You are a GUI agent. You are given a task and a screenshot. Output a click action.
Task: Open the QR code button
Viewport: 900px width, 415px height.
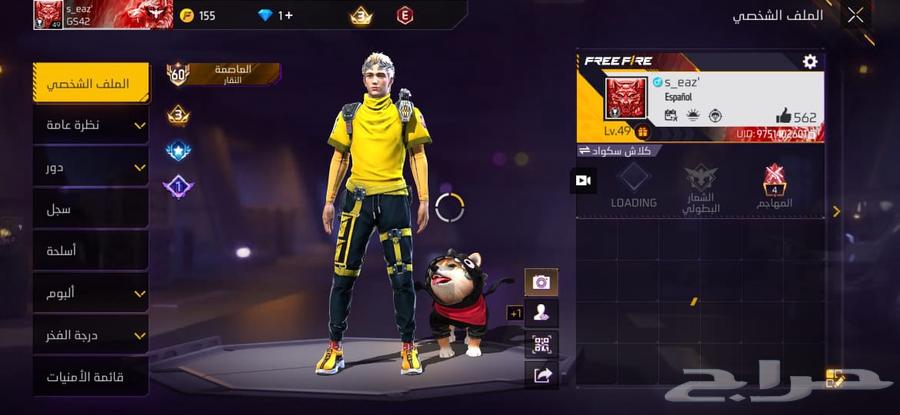541,344
